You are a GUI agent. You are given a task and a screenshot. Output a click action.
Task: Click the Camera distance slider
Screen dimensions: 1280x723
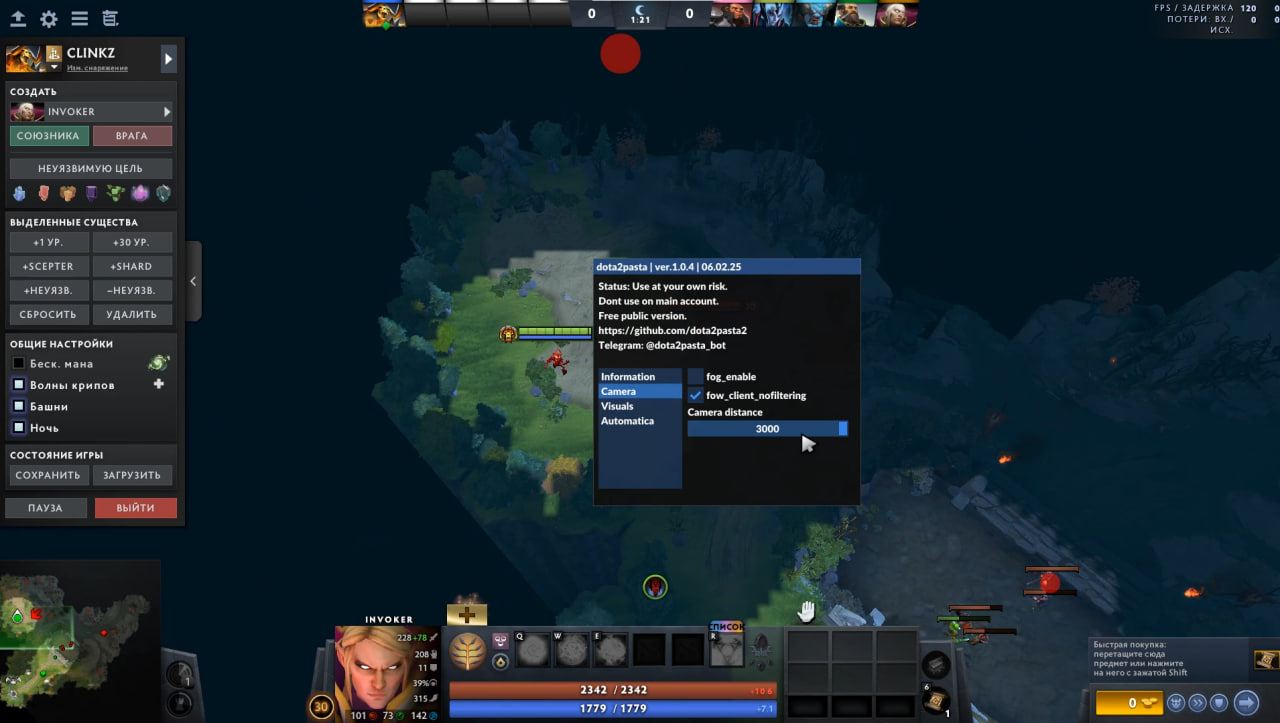(767, 429)
